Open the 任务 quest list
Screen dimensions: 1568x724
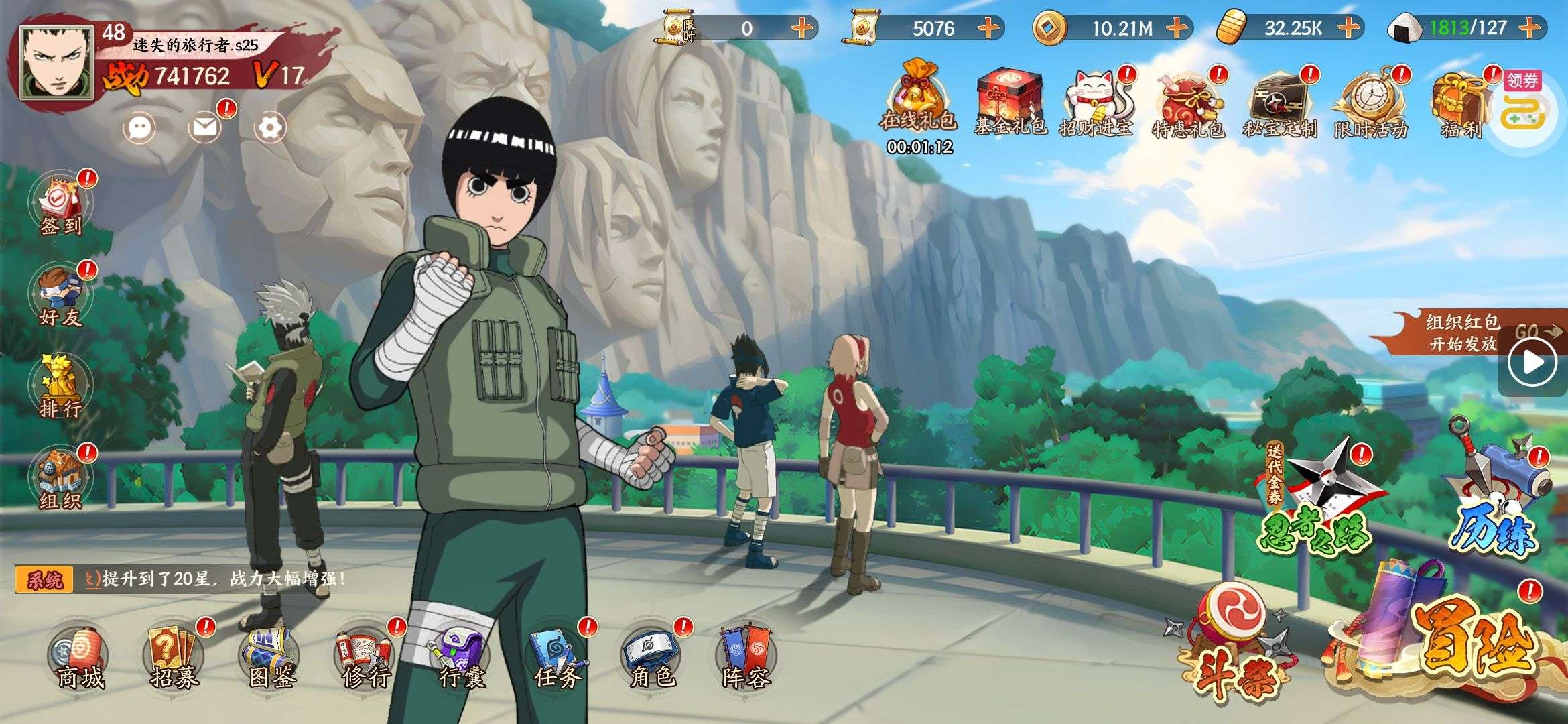[557, 658]
